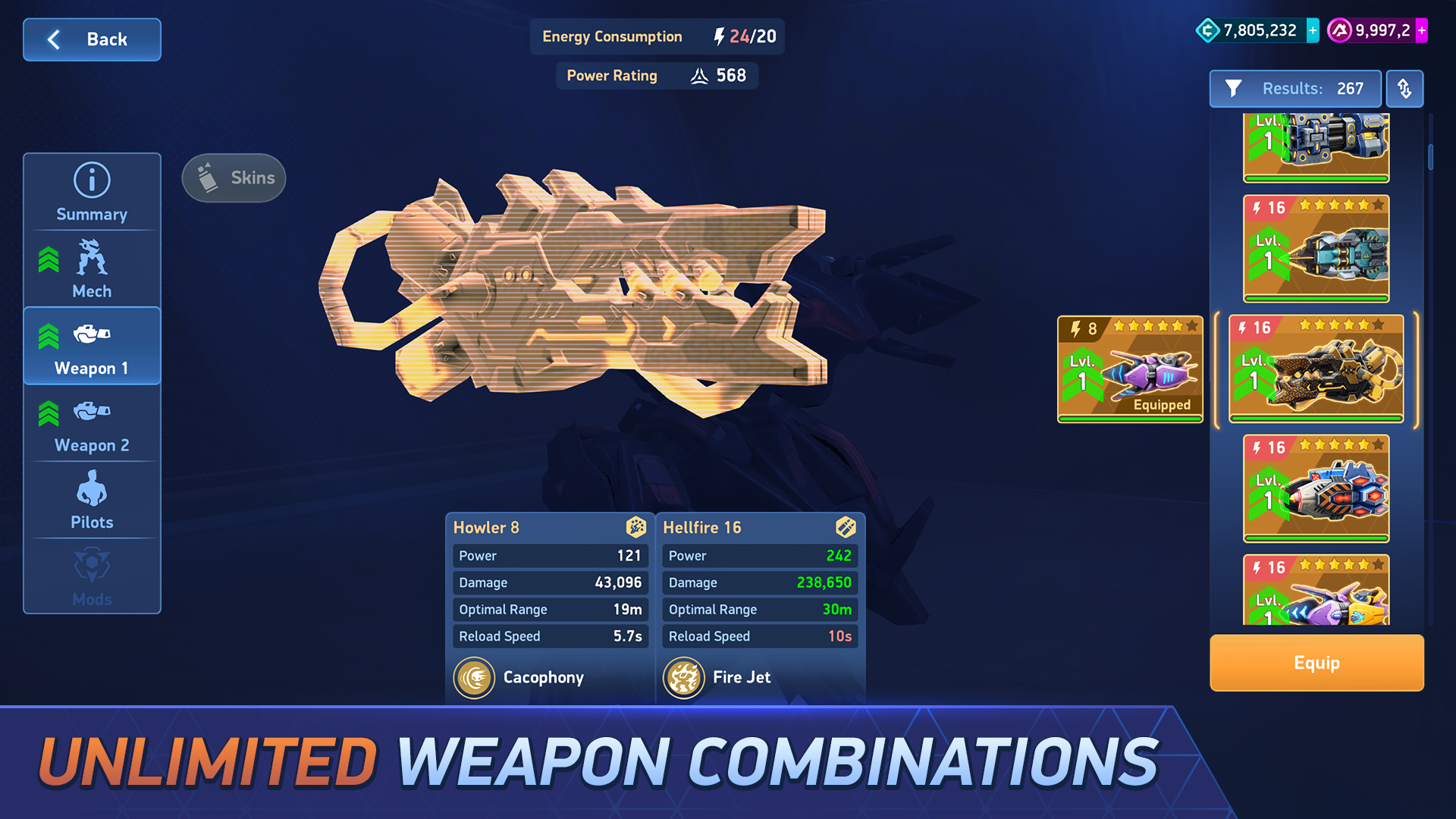Toggle the Skins view
1456x819 pixels.
[x=233, y=177]
